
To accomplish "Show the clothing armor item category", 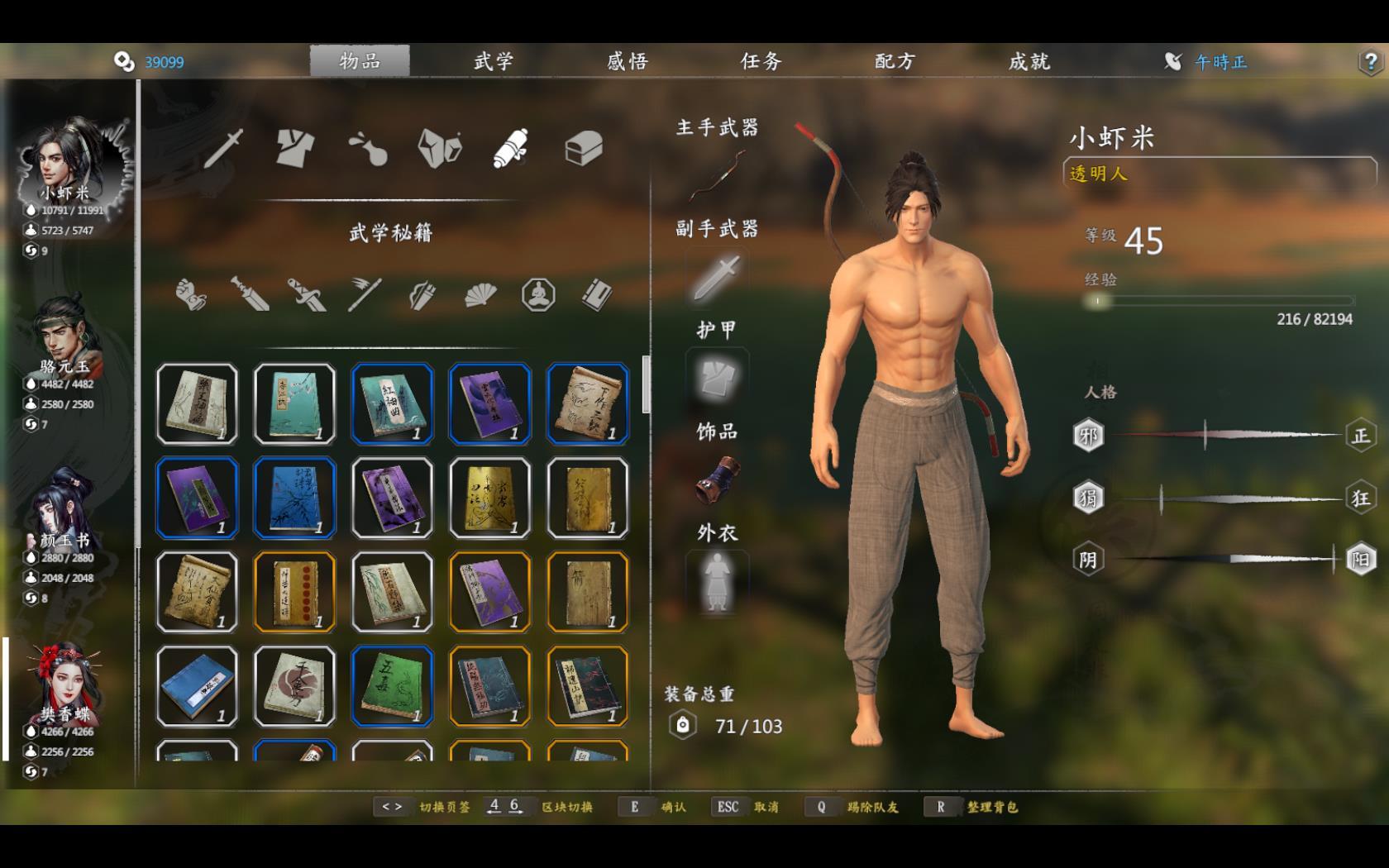I will pos(294,149).
